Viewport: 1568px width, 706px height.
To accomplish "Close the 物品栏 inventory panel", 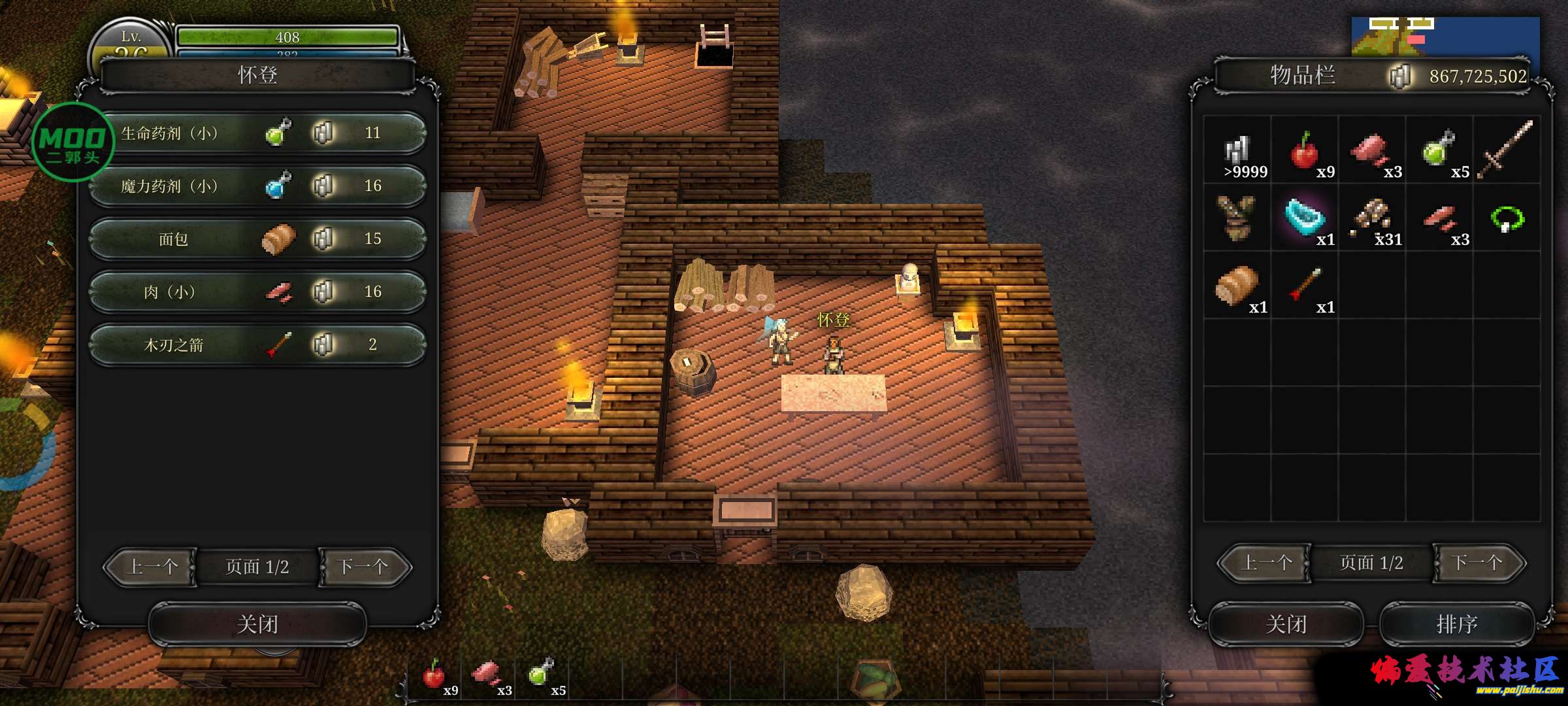I will tap(1286, 624).
